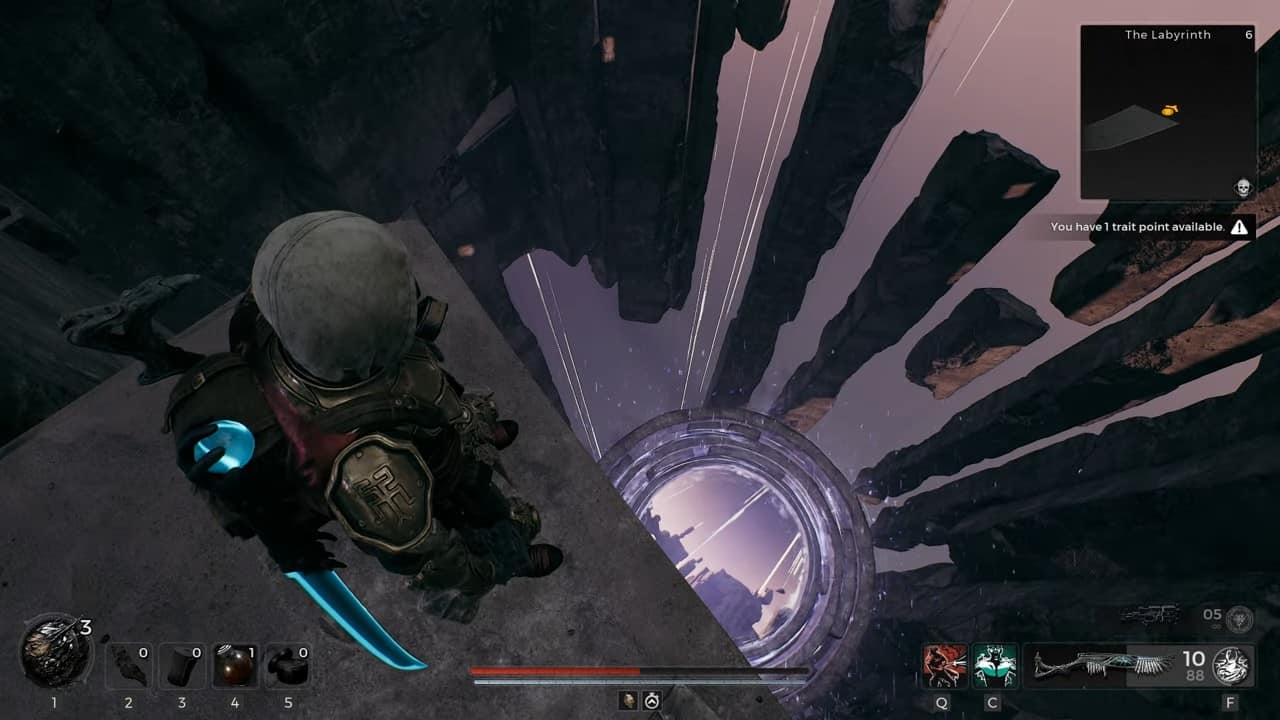Open The Labyrinth minimap
The width and height of the screenshot is (1280, 720).
pyautogui.click(x=1167, y=112)
